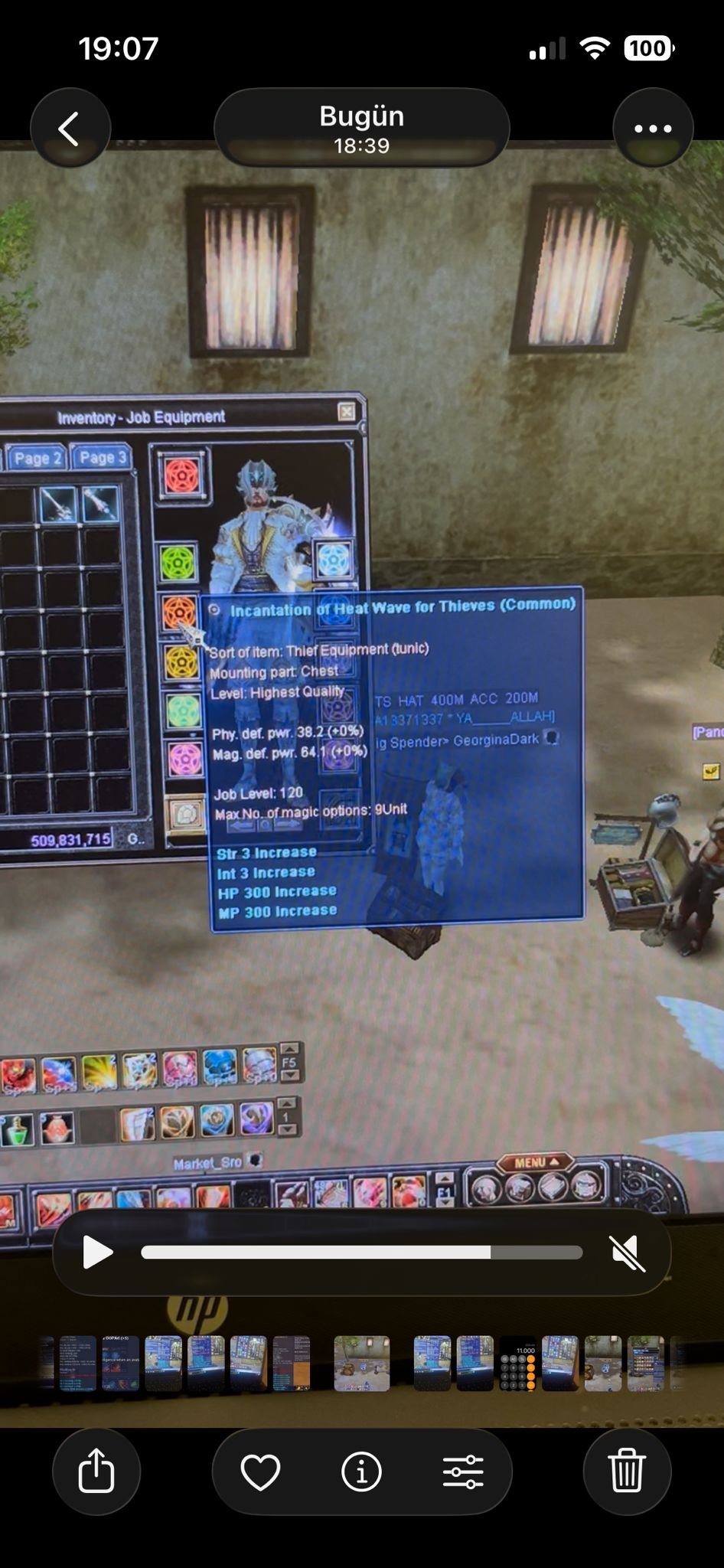Choose the yellow pentagram equipment slot
The height and width of the screenshot is (1568, 724).
(x=181, y=663)
